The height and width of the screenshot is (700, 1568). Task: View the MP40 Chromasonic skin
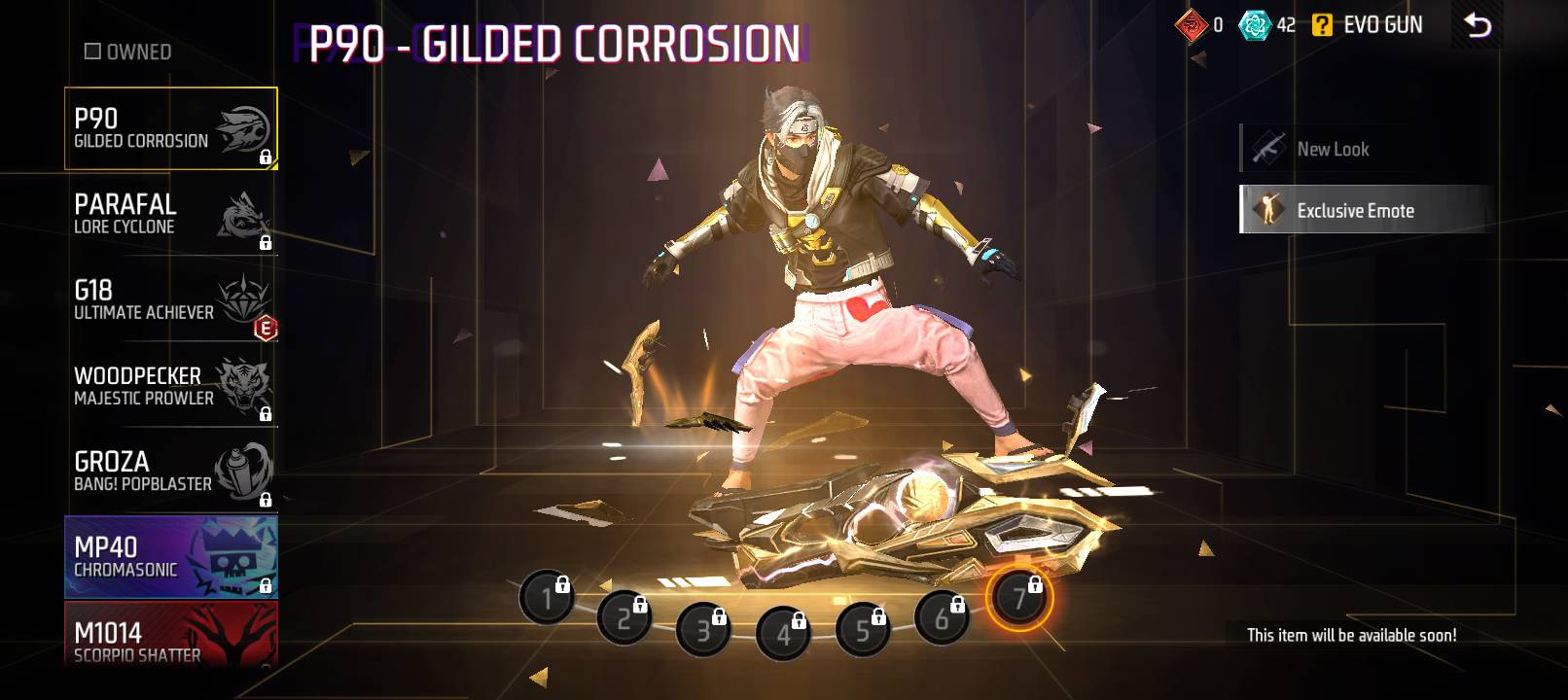point(170,556)
